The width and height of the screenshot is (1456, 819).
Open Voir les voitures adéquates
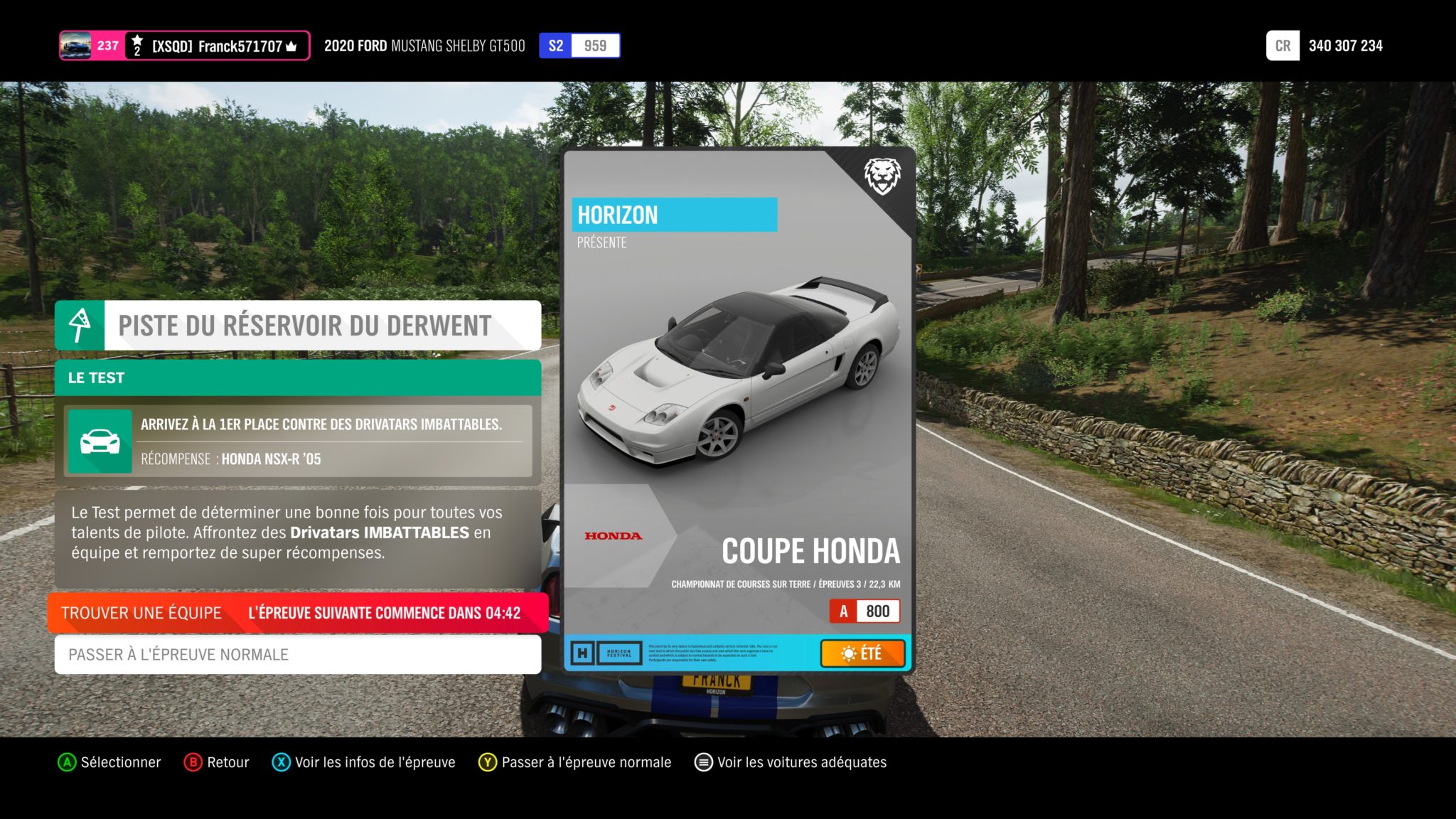click(x=791, y=762)
